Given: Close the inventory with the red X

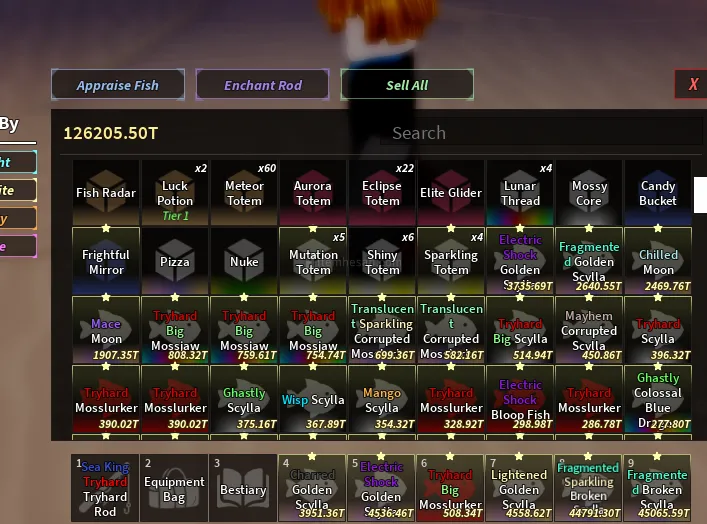Looking at the screenshot, I should [x=692, y=85].
